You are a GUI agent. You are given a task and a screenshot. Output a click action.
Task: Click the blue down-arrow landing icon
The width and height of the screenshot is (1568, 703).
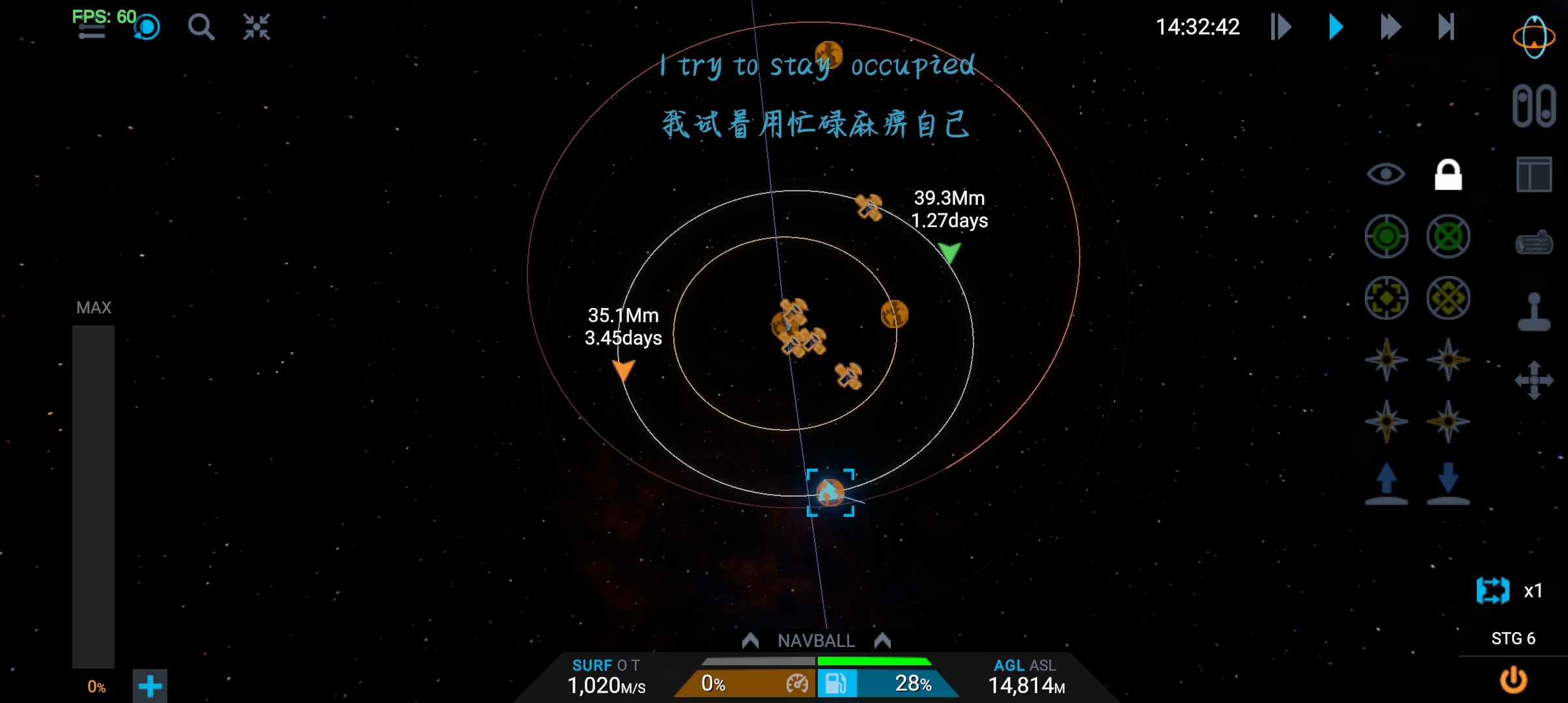(1448, 484)
